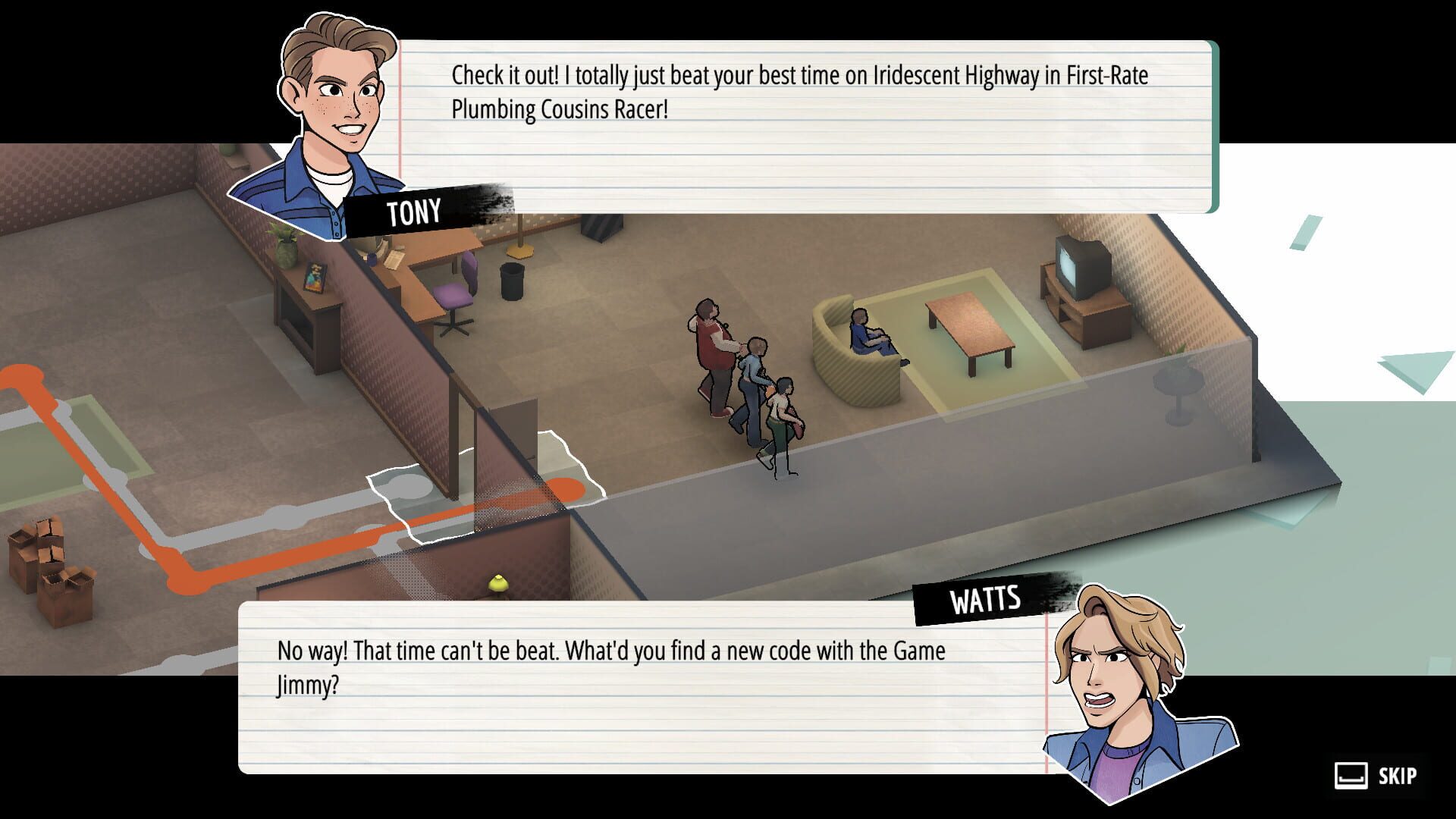Click the yellow coat rack near the desk
The width and height of the screenshot is (1456, 819).
coord(519,239)
